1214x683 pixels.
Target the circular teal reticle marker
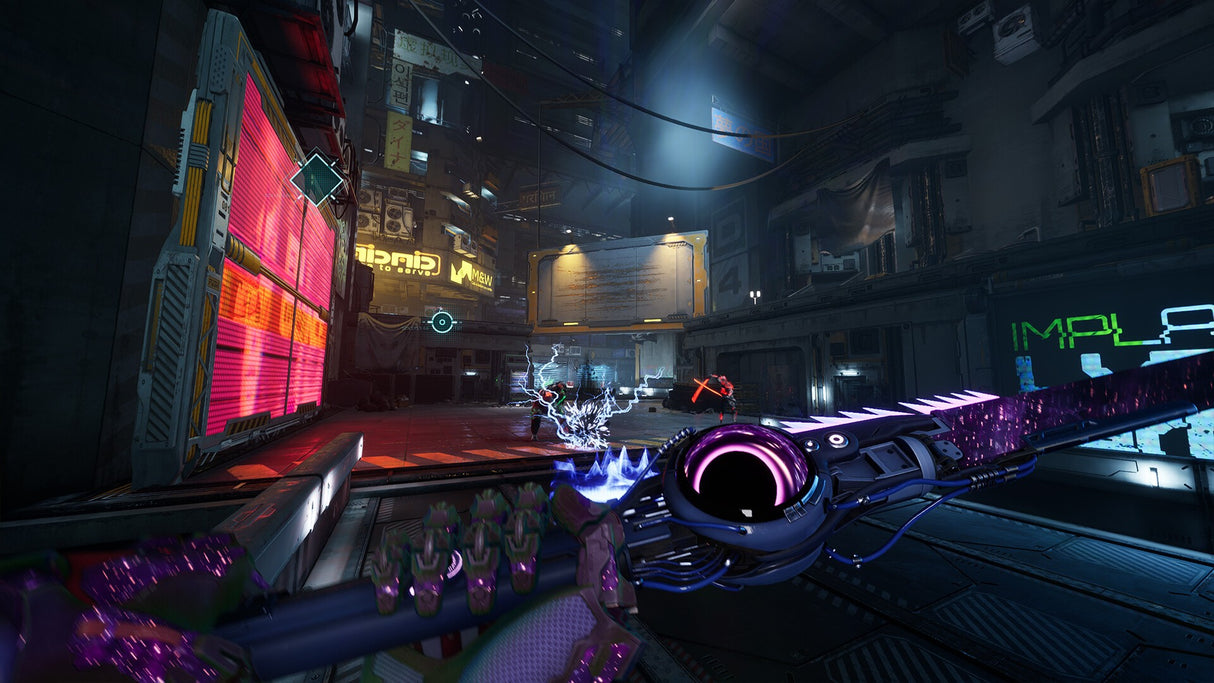point(442,321)
